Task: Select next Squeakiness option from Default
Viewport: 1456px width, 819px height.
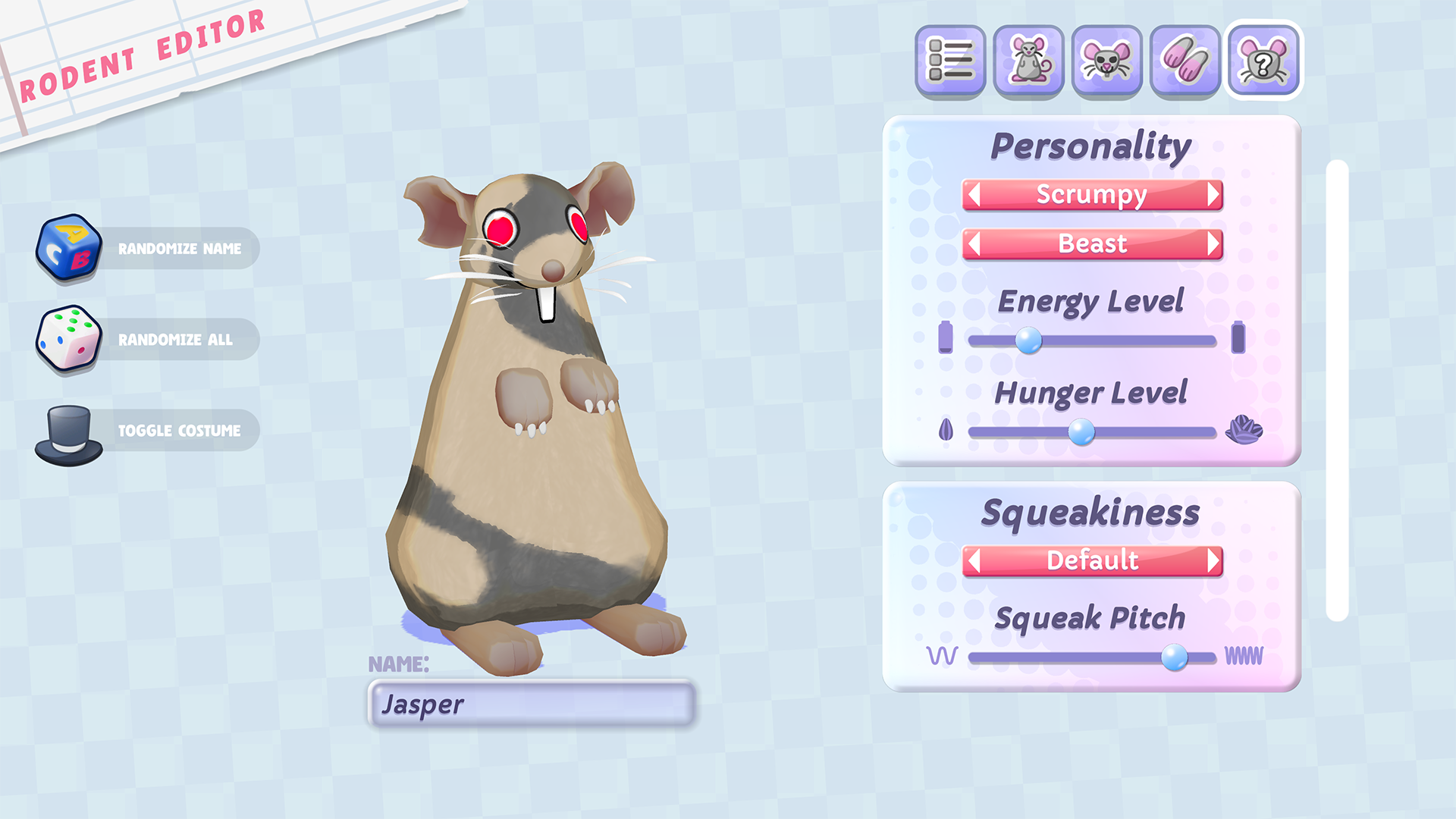Action: tap(1213, 561)
